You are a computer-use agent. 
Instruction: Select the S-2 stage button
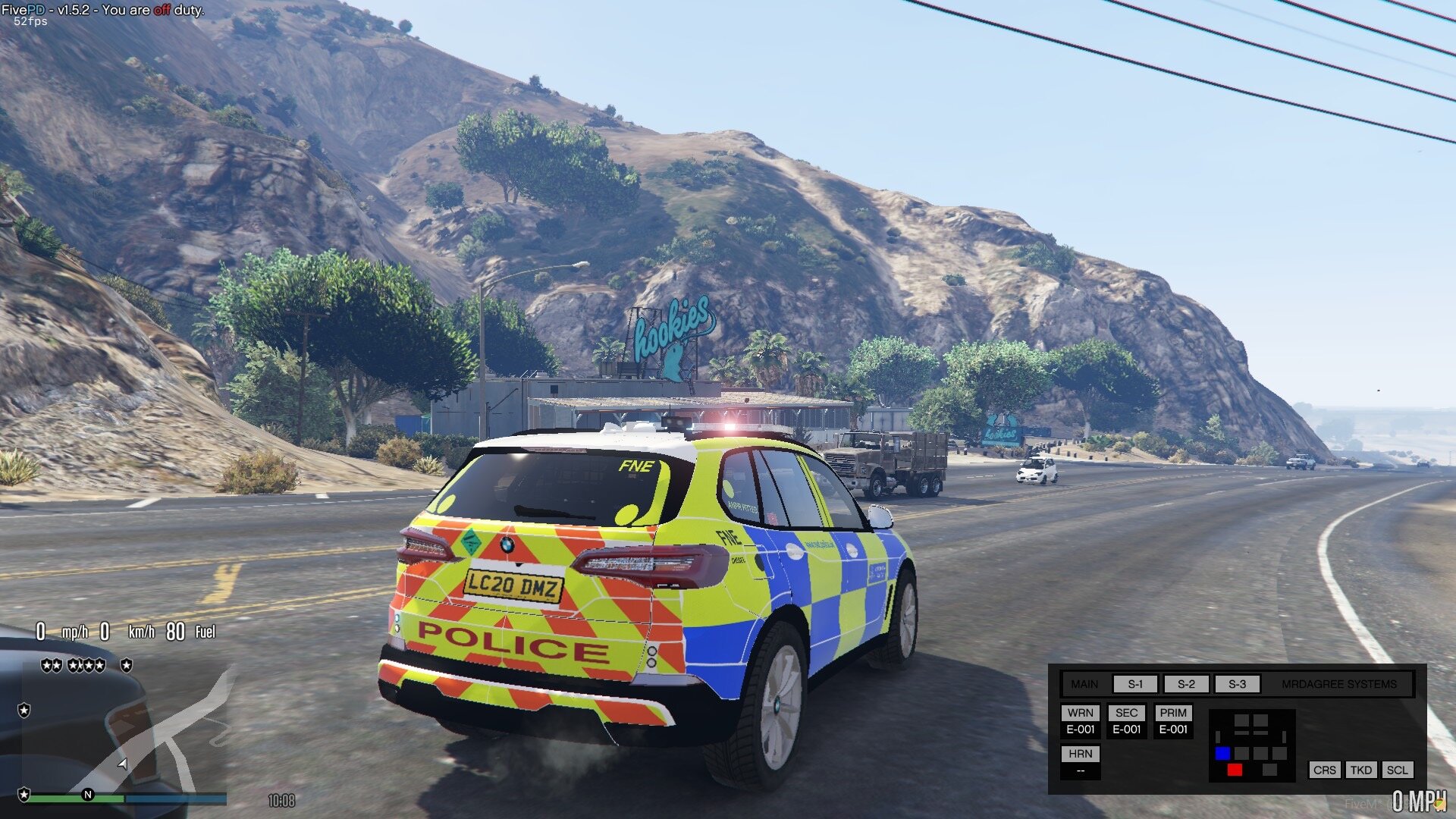point(1186,684)
